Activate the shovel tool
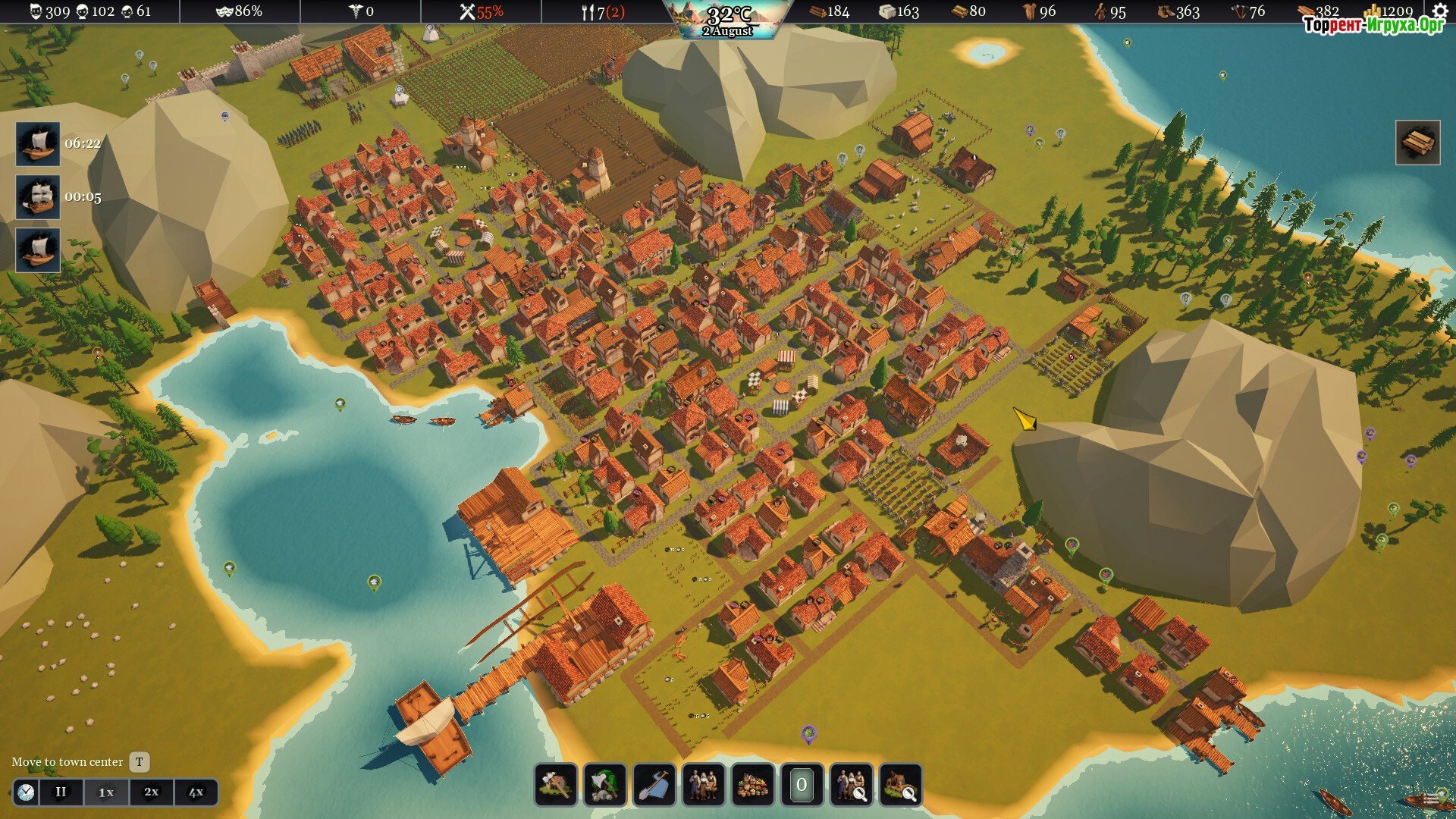The height and width of the screenshot is (819, 1456). (x=654, y=785)
